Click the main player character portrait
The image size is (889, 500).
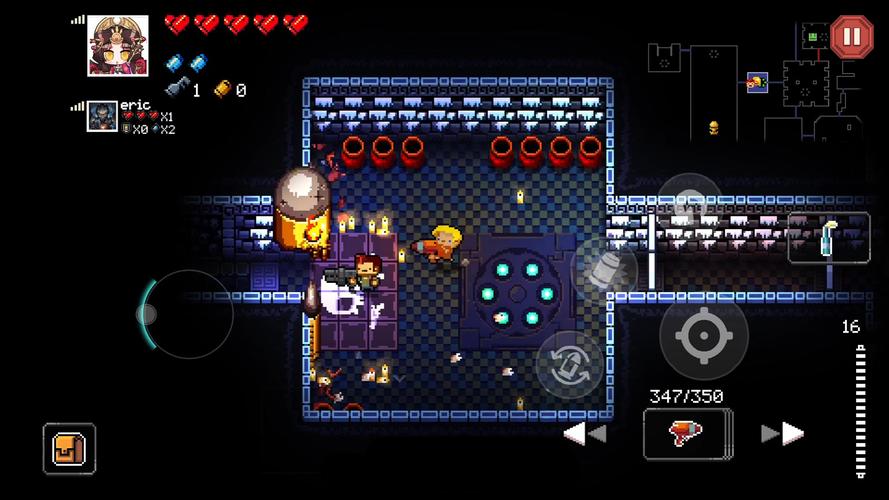(x=118, y=44)
